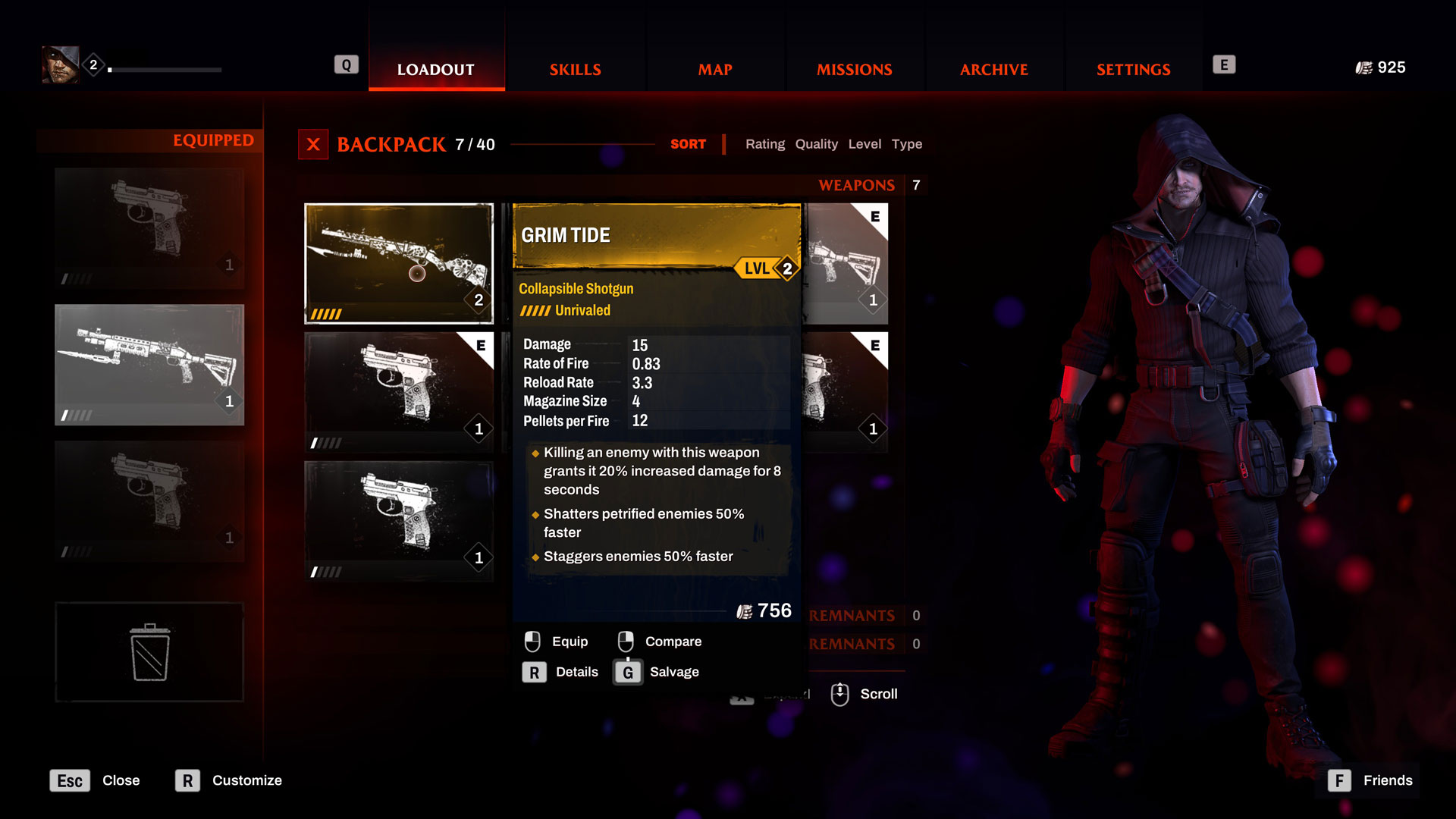The width and height of the screenshot is (1456, 819).
Task: Select the equipped shotgun slot
Action: click(x=149, y=365)
